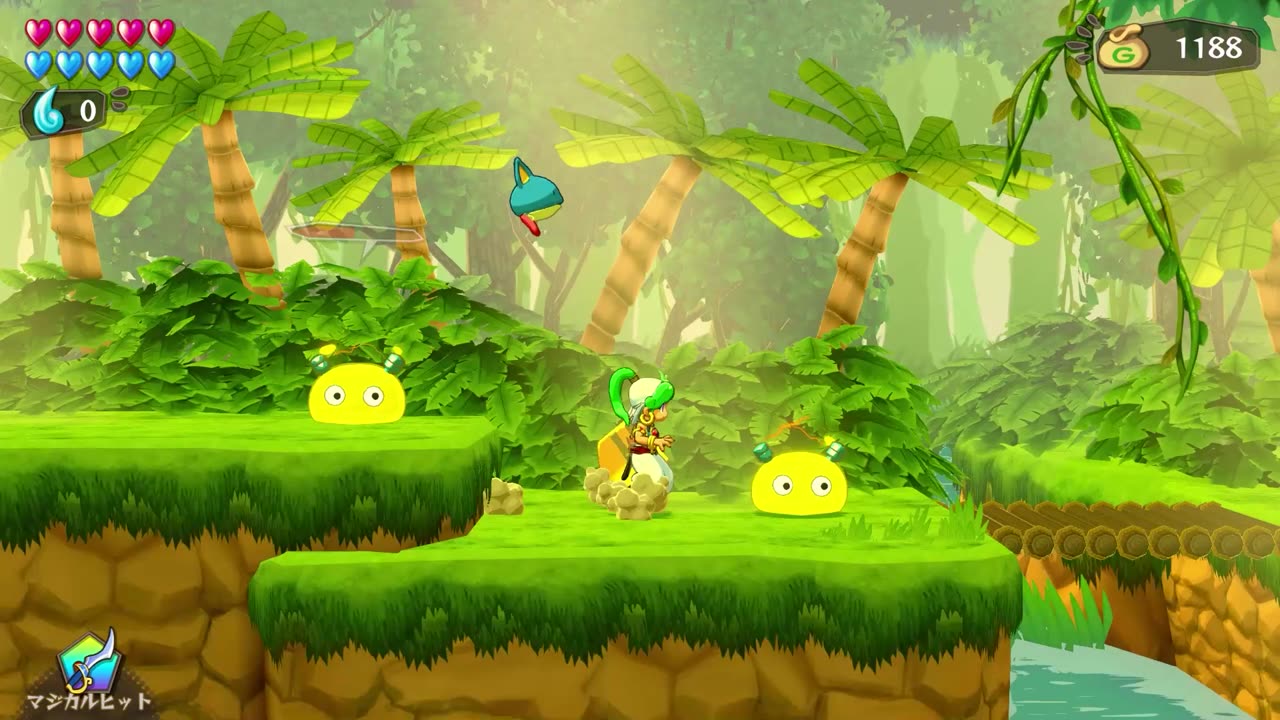Click the gold money bag icon

(1124, 49)
